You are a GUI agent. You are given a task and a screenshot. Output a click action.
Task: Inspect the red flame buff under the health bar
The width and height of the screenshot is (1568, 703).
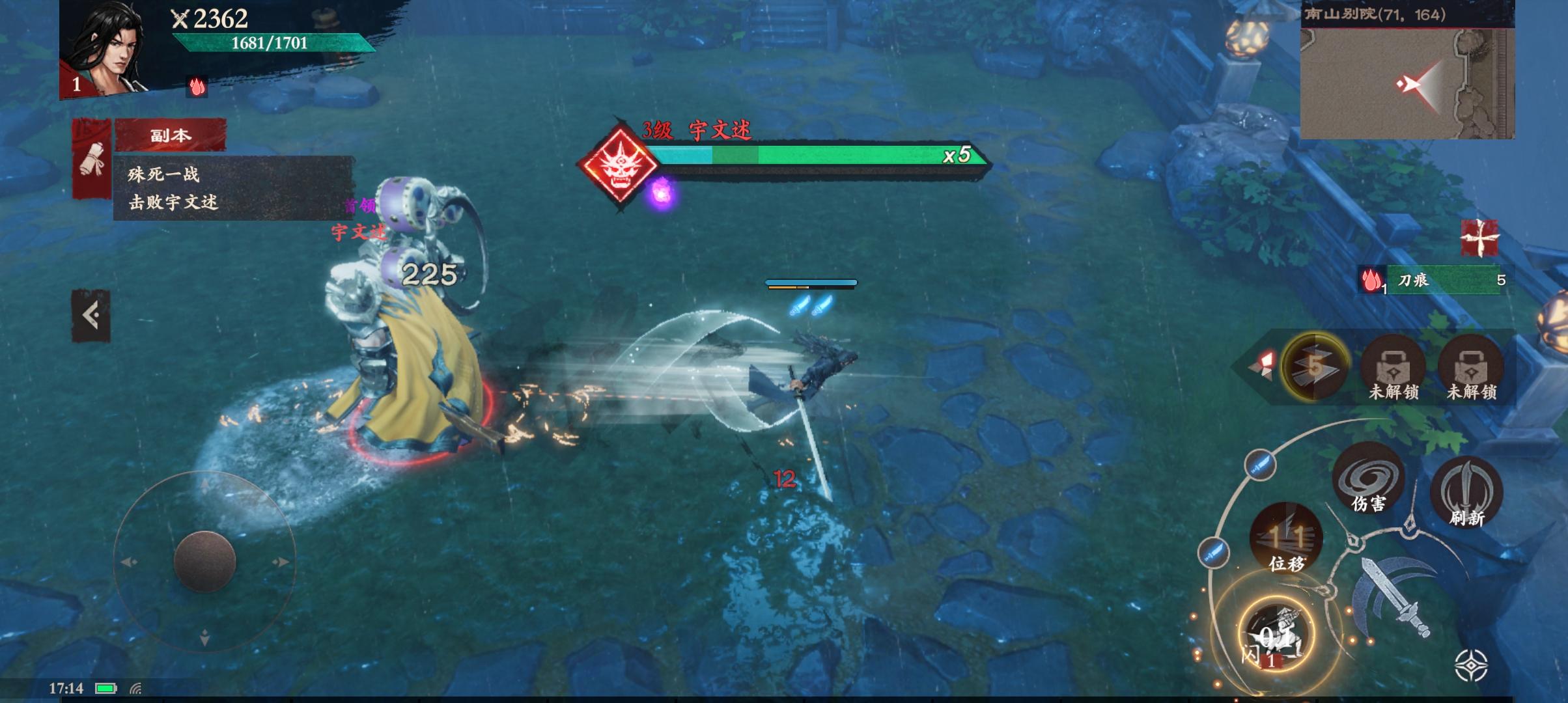(x=197, y=87)
